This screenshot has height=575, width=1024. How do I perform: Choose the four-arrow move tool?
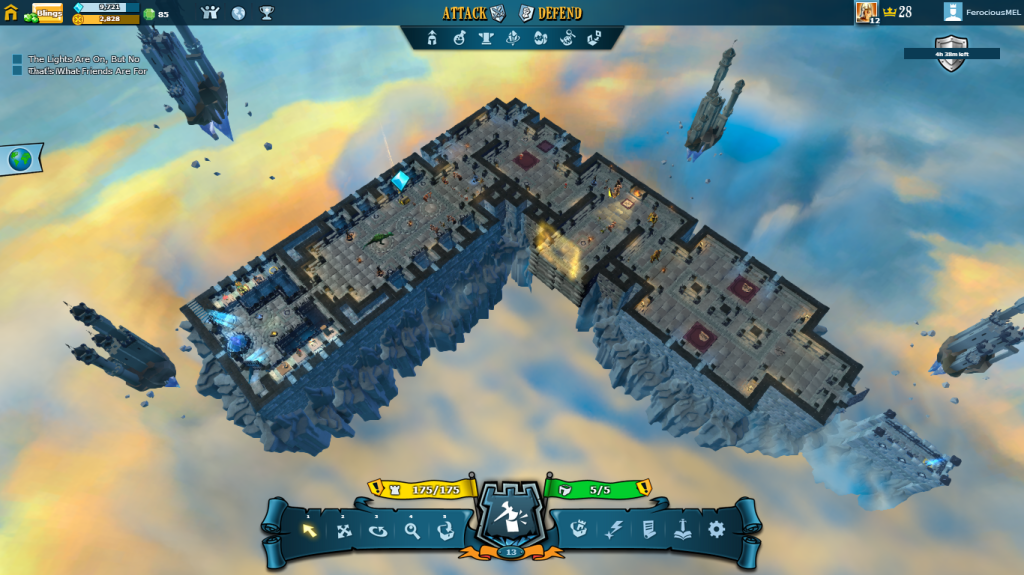pyautogui.click(x=344, y=530)
